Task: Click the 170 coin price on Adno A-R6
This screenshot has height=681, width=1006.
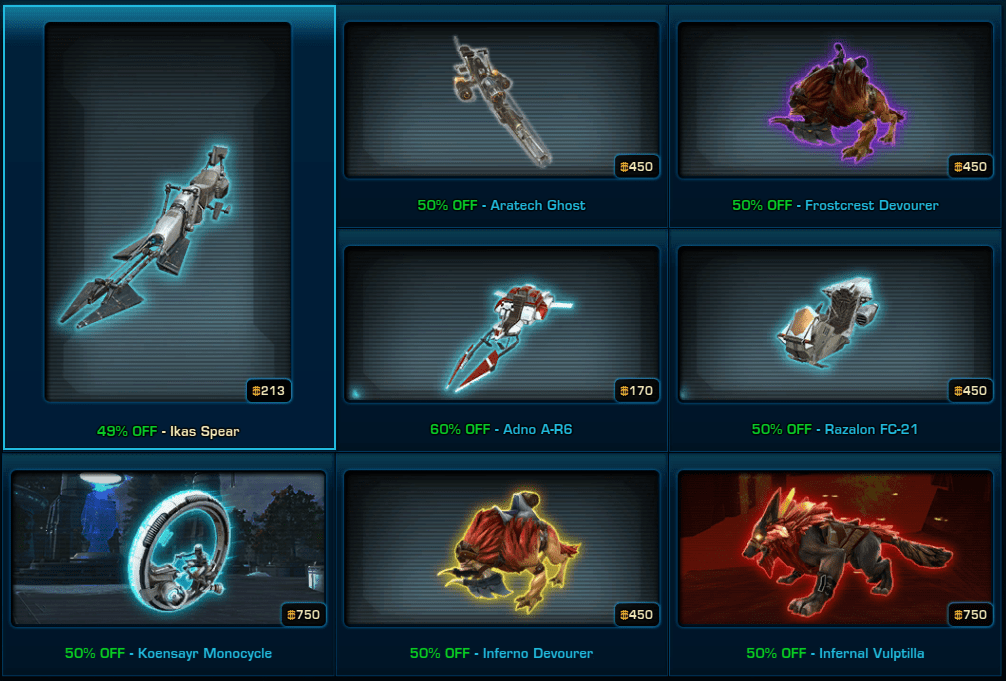Action: (637, 391)
